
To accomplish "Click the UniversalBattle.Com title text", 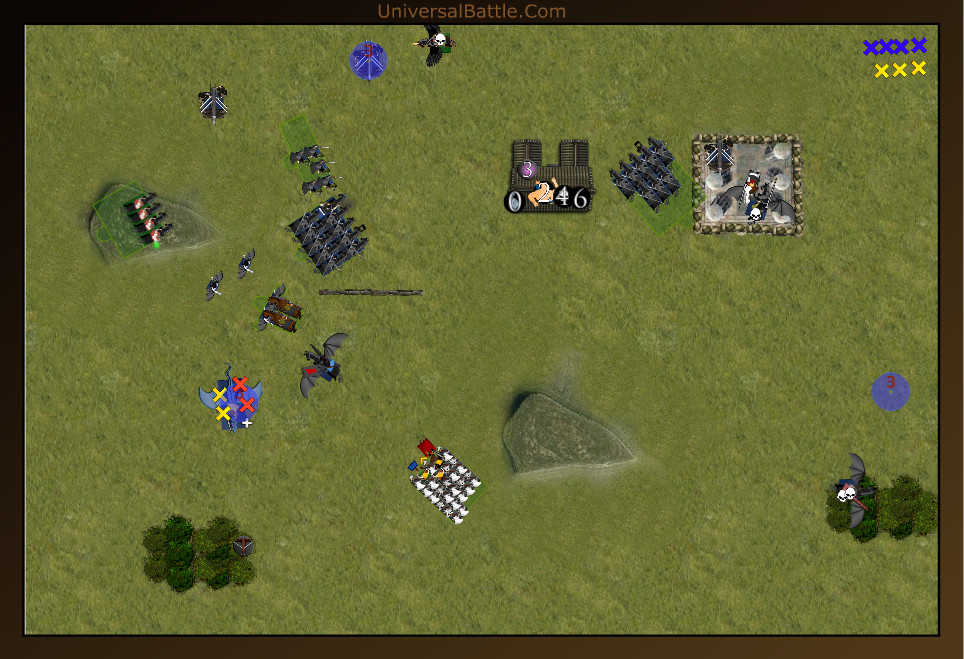I will [x=472, y=12].
